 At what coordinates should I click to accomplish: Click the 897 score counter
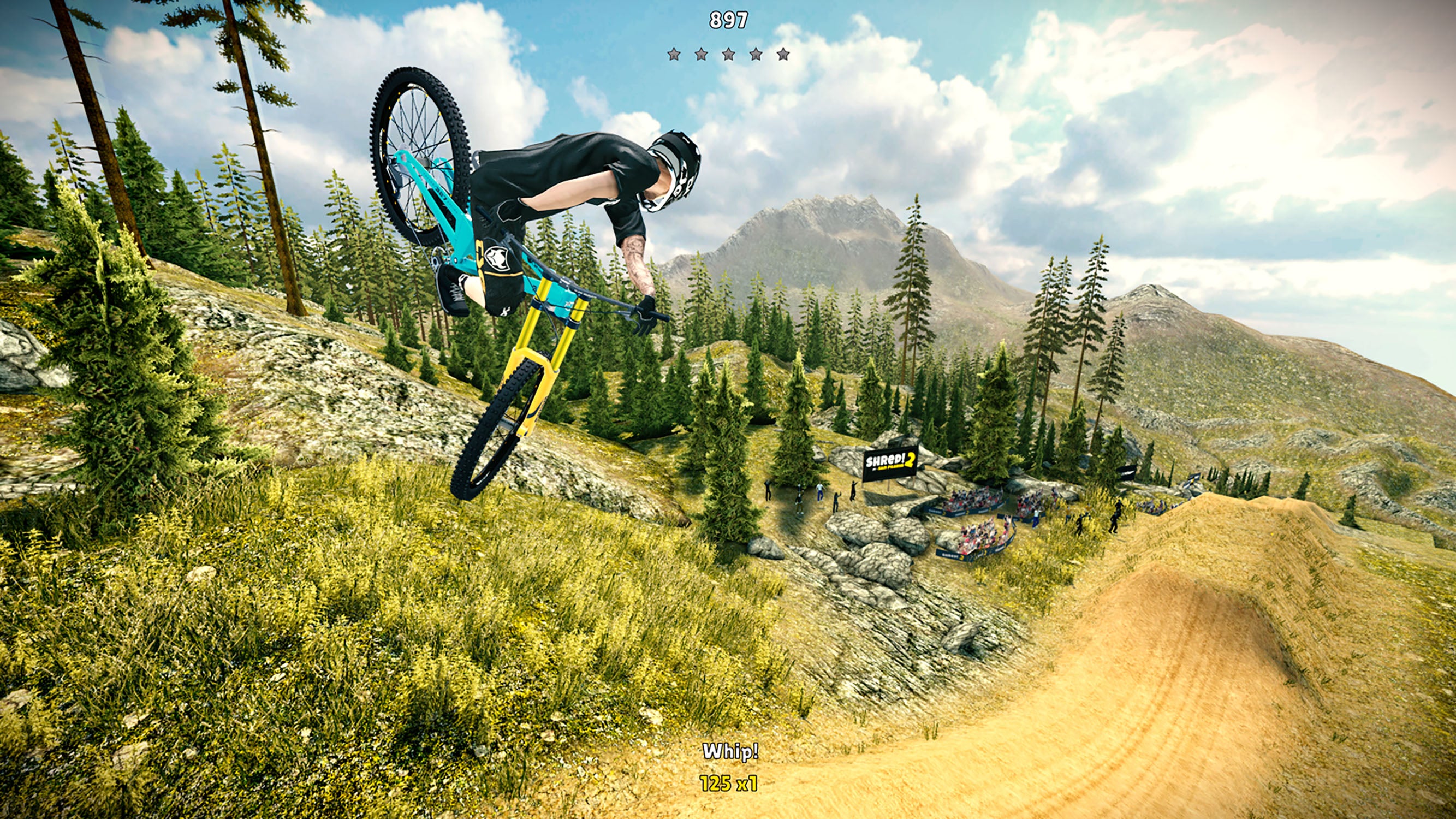(729, 21)
